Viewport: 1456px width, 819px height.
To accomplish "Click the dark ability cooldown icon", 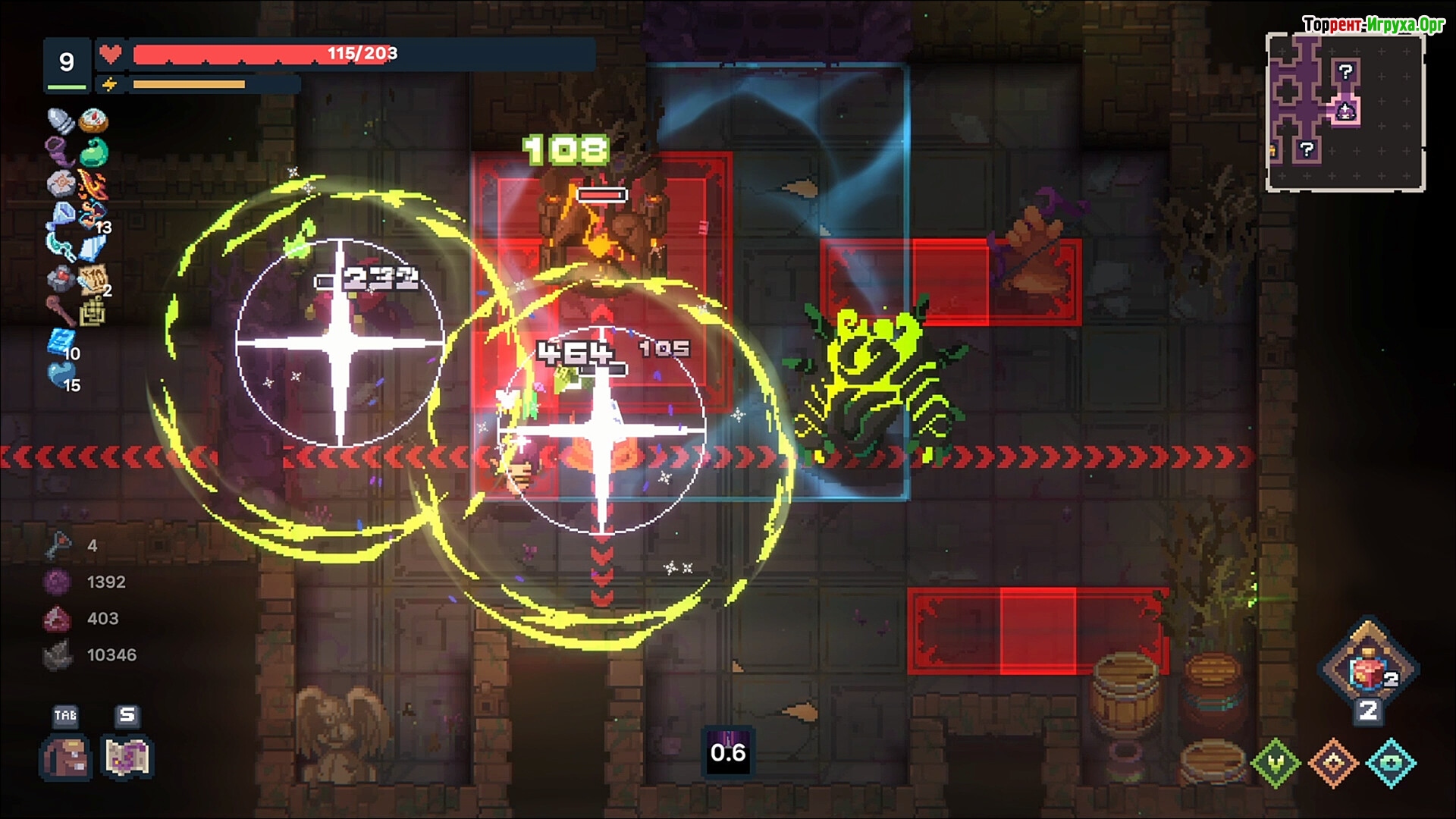I will coord(728,752).
